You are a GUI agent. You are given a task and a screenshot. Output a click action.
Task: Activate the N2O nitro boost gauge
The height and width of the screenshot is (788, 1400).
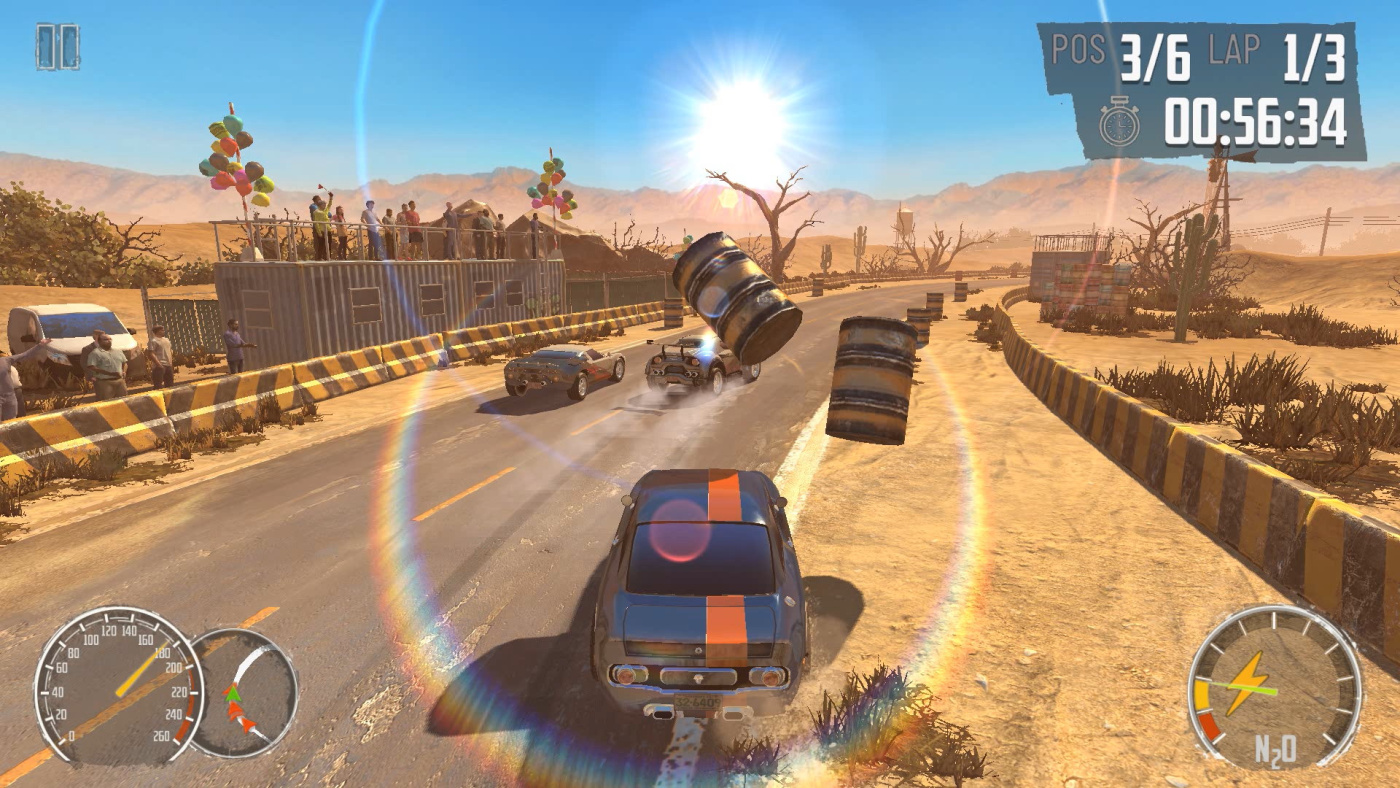point(1274,689)
